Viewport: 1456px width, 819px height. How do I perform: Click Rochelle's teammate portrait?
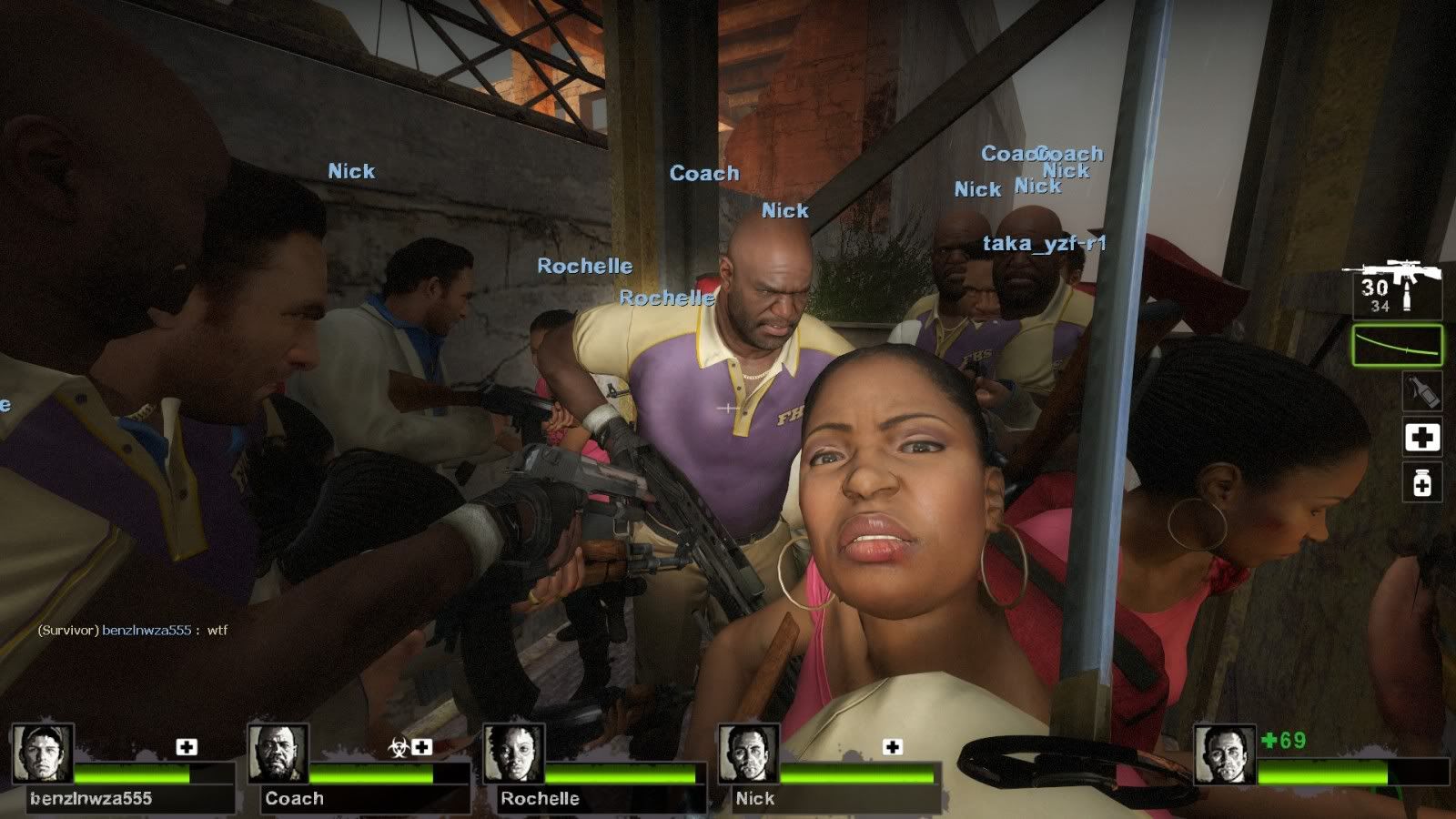tap(513, 753)
